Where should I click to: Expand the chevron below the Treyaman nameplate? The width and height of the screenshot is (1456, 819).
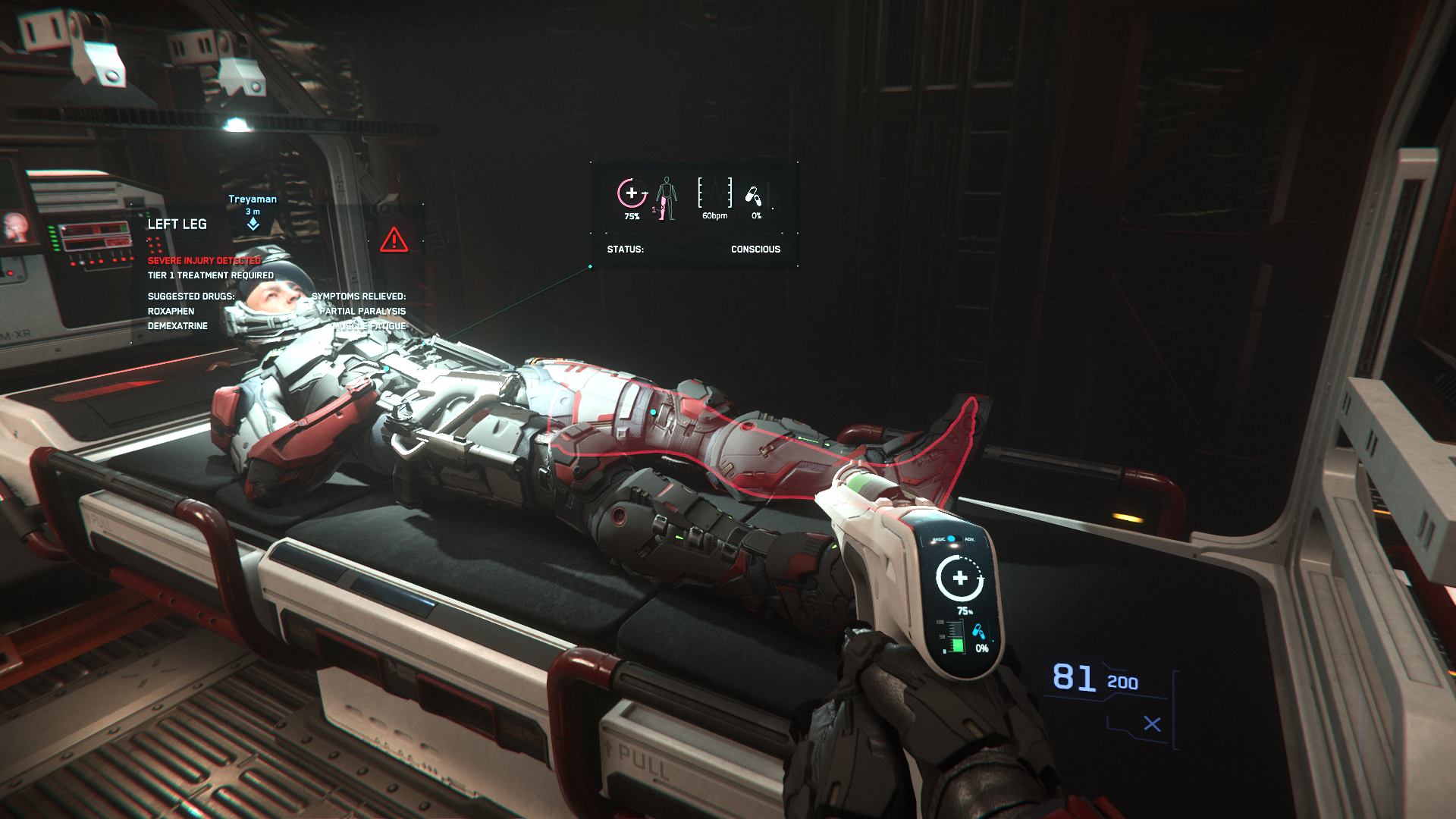coord(253,225)
